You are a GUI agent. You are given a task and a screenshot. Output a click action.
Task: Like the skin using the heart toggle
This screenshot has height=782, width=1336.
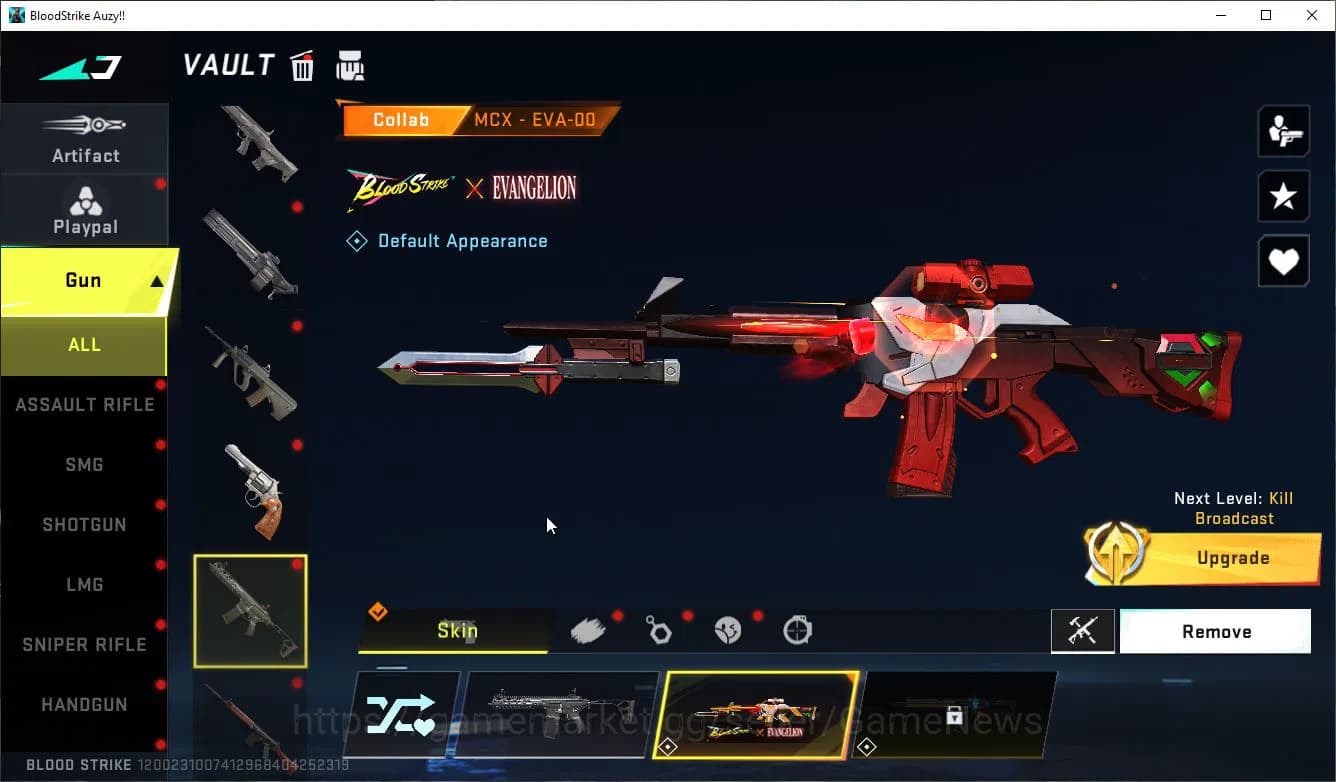pos(1283,261)
